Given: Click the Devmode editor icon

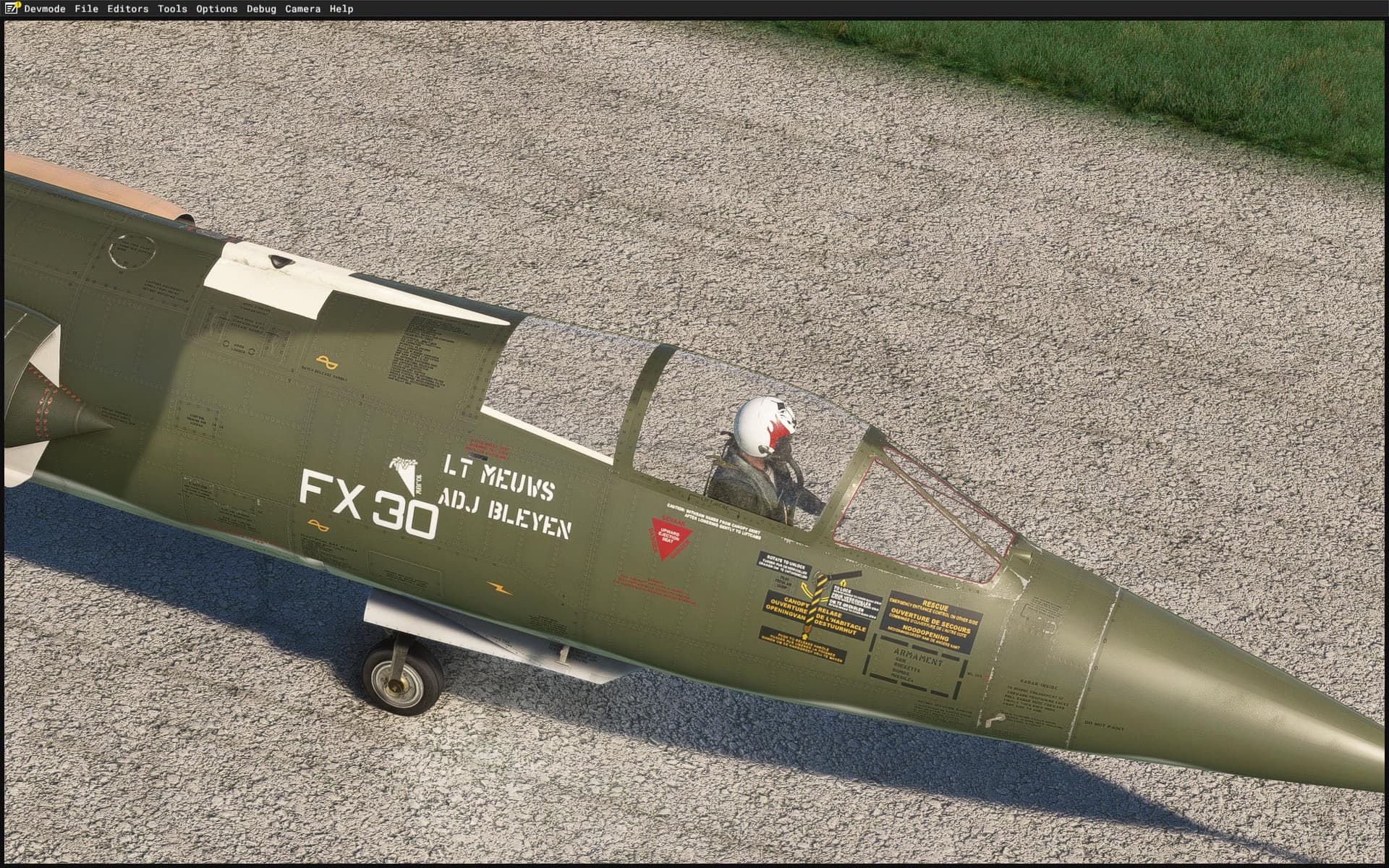Looking at the screenshot, I should (10, 9).
